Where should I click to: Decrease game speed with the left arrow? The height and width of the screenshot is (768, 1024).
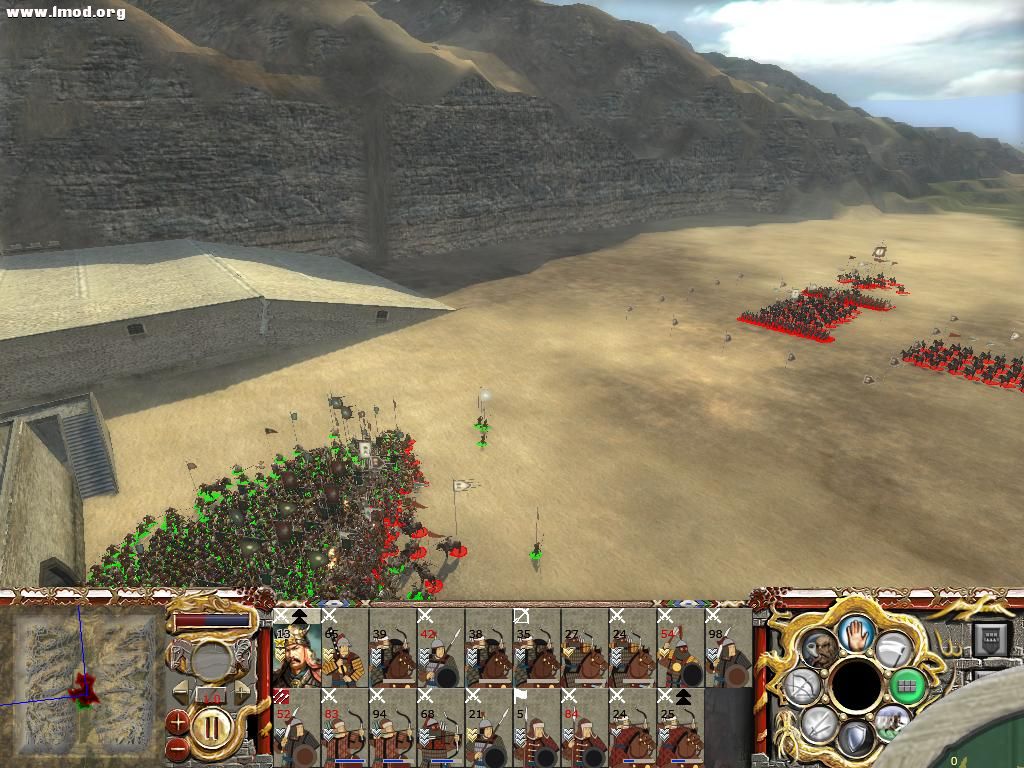coord(179,693)
